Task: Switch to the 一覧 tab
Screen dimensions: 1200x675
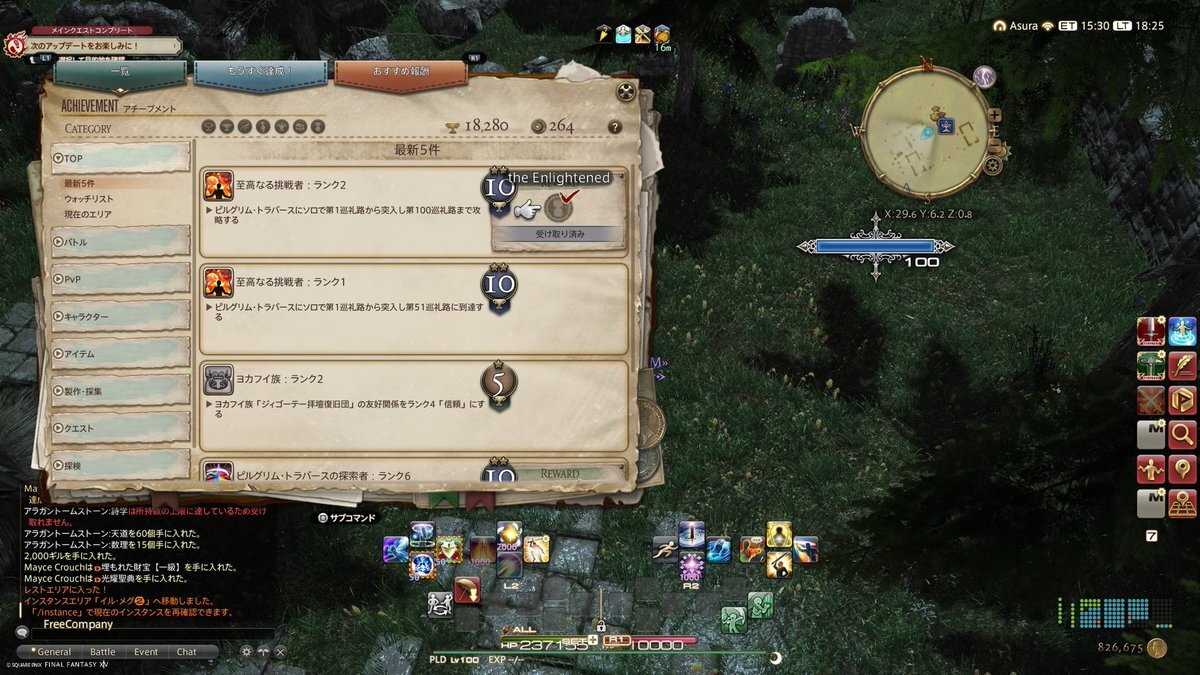Action: [x=120, y=76]
